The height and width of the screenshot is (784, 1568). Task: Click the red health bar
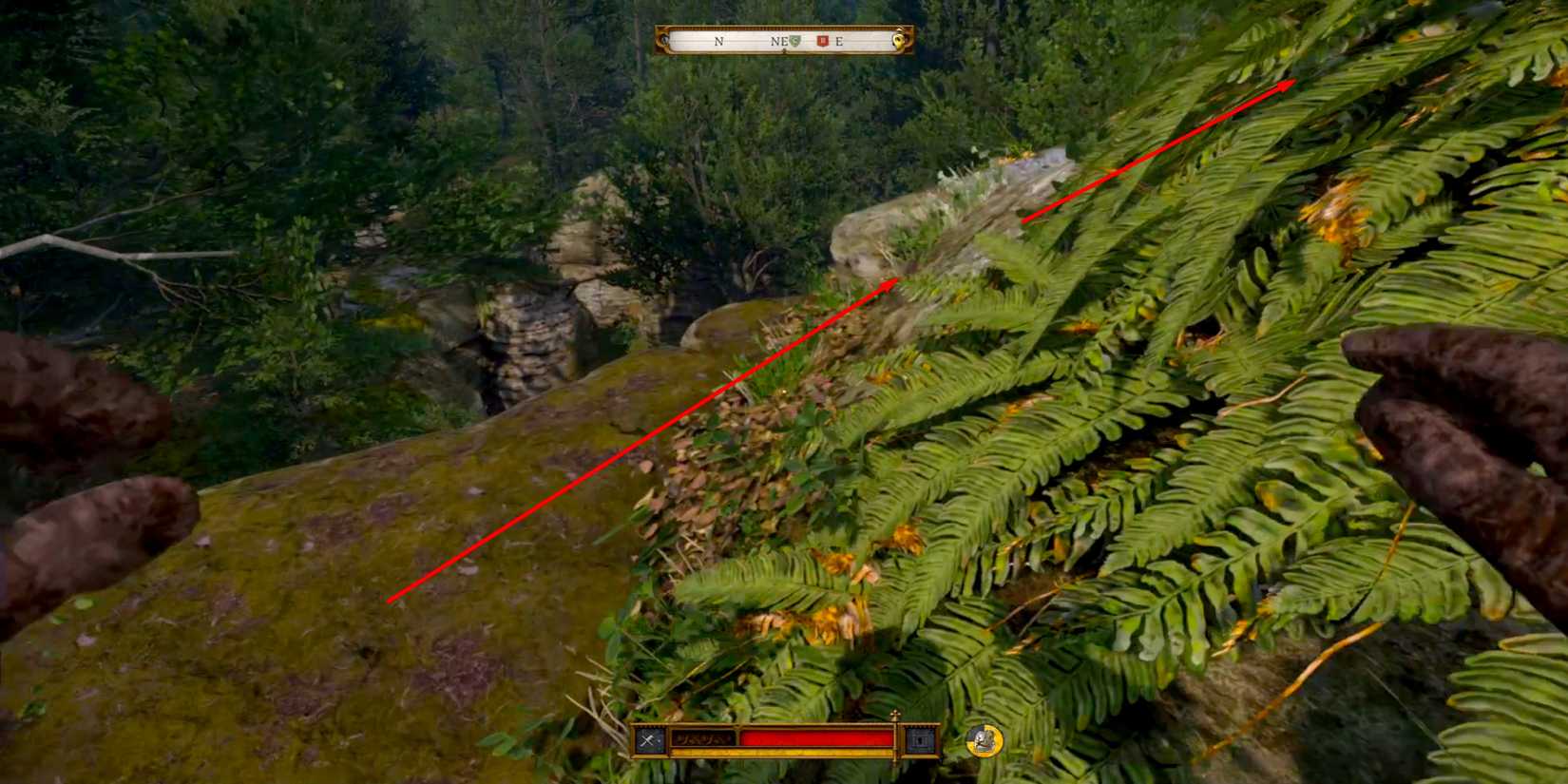pos(818,738)
